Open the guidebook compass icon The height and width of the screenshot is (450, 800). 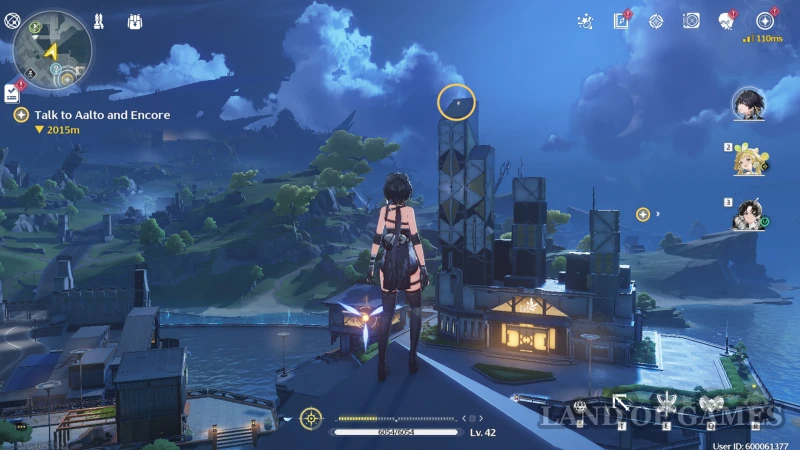[x=622, y=21]
